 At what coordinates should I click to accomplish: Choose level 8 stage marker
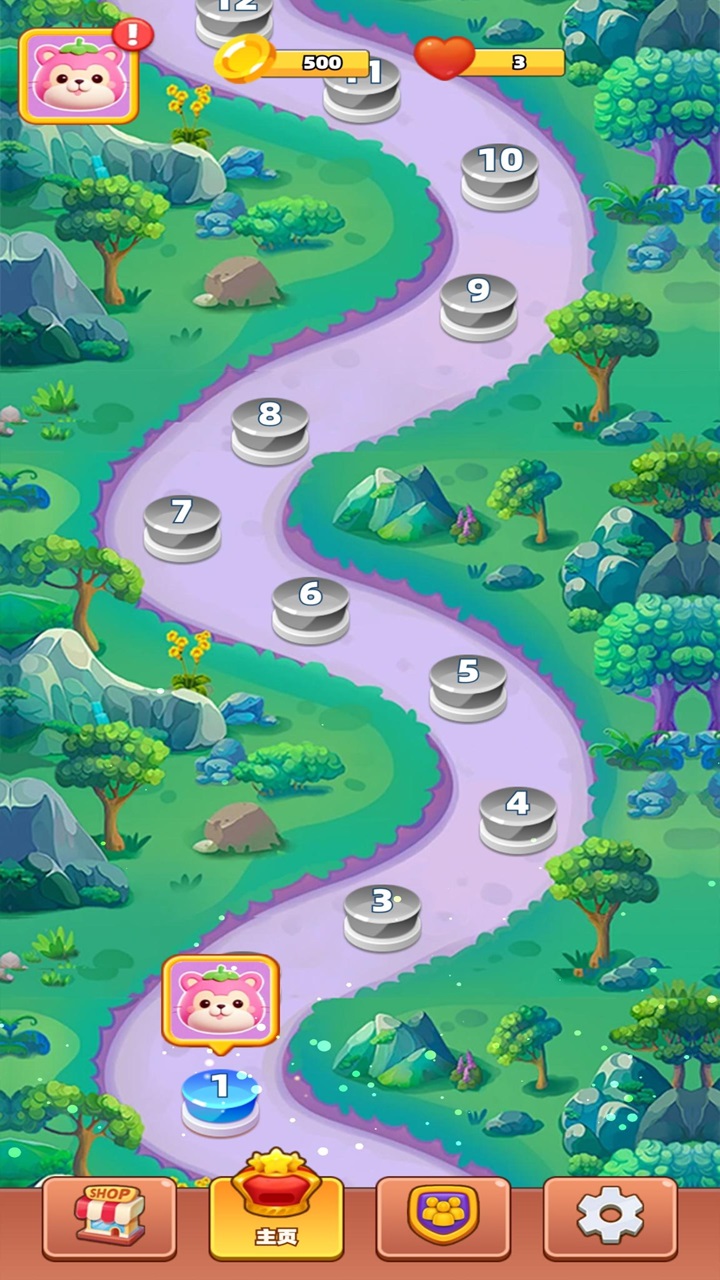point(270,426)
